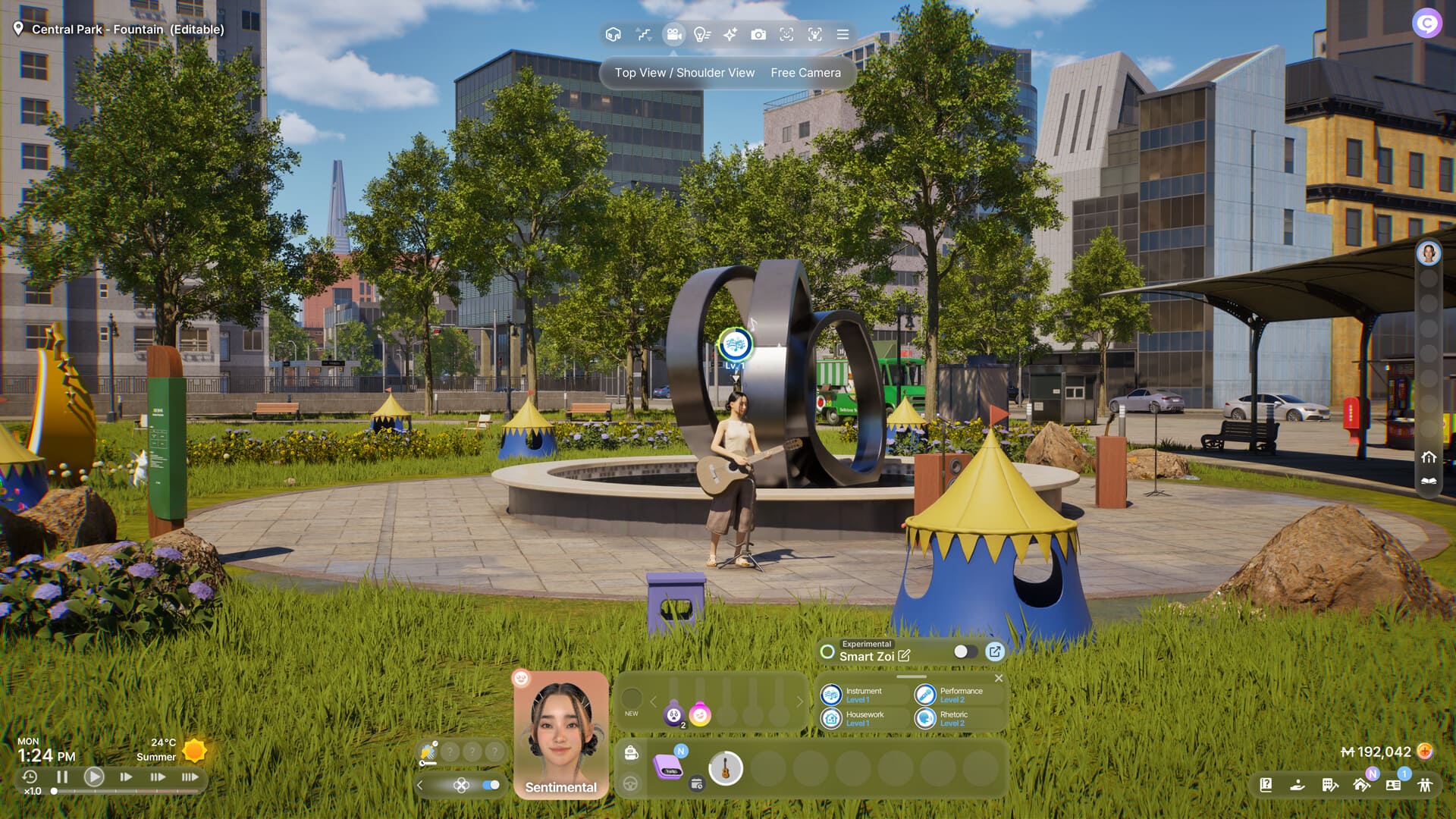Open the hamburger menu in top toolbar
This screenshot has width=1456, height=819.
(843, 35)
